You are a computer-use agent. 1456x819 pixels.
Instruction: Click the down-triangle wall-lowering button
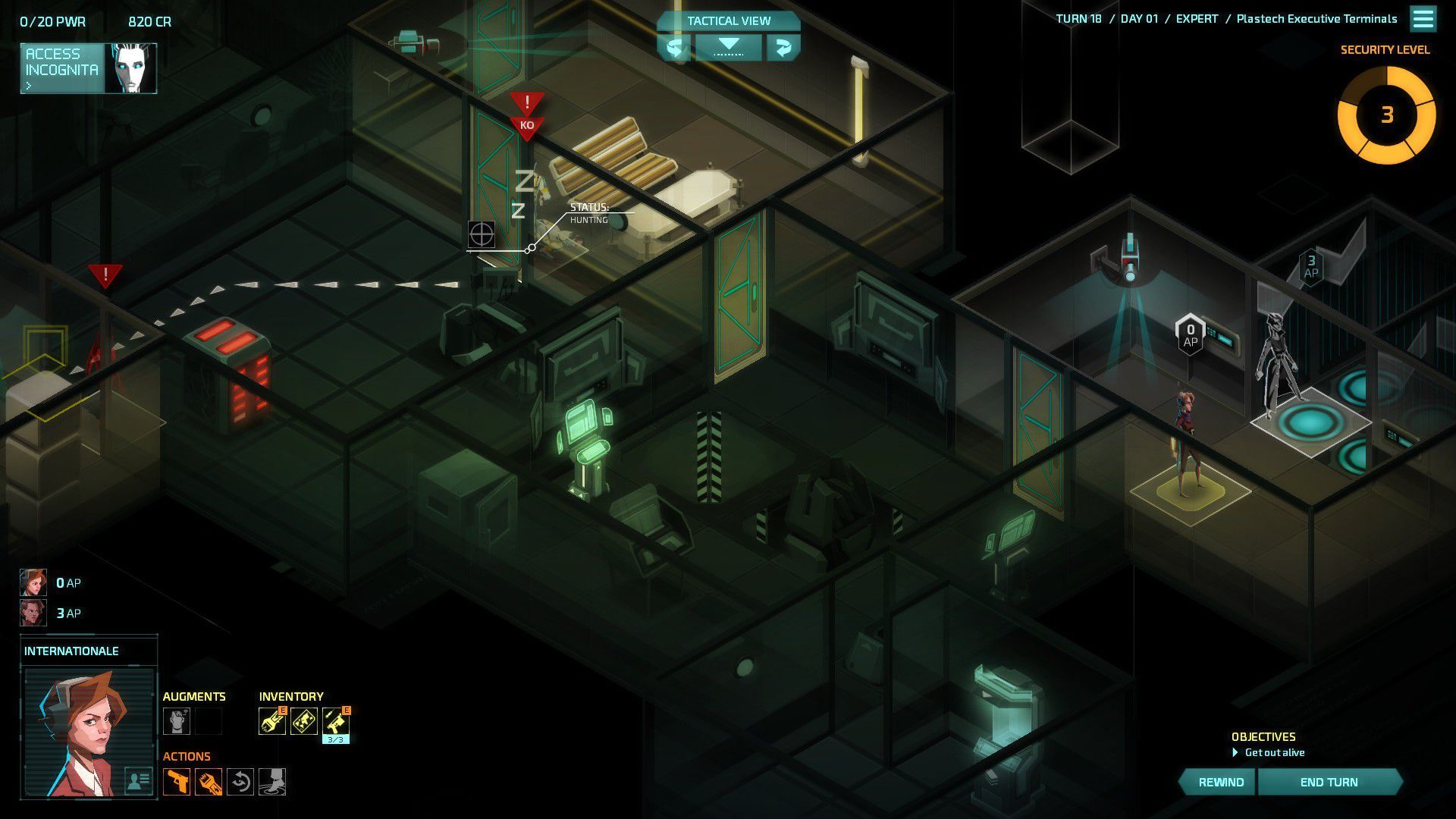tap(728, 46)
